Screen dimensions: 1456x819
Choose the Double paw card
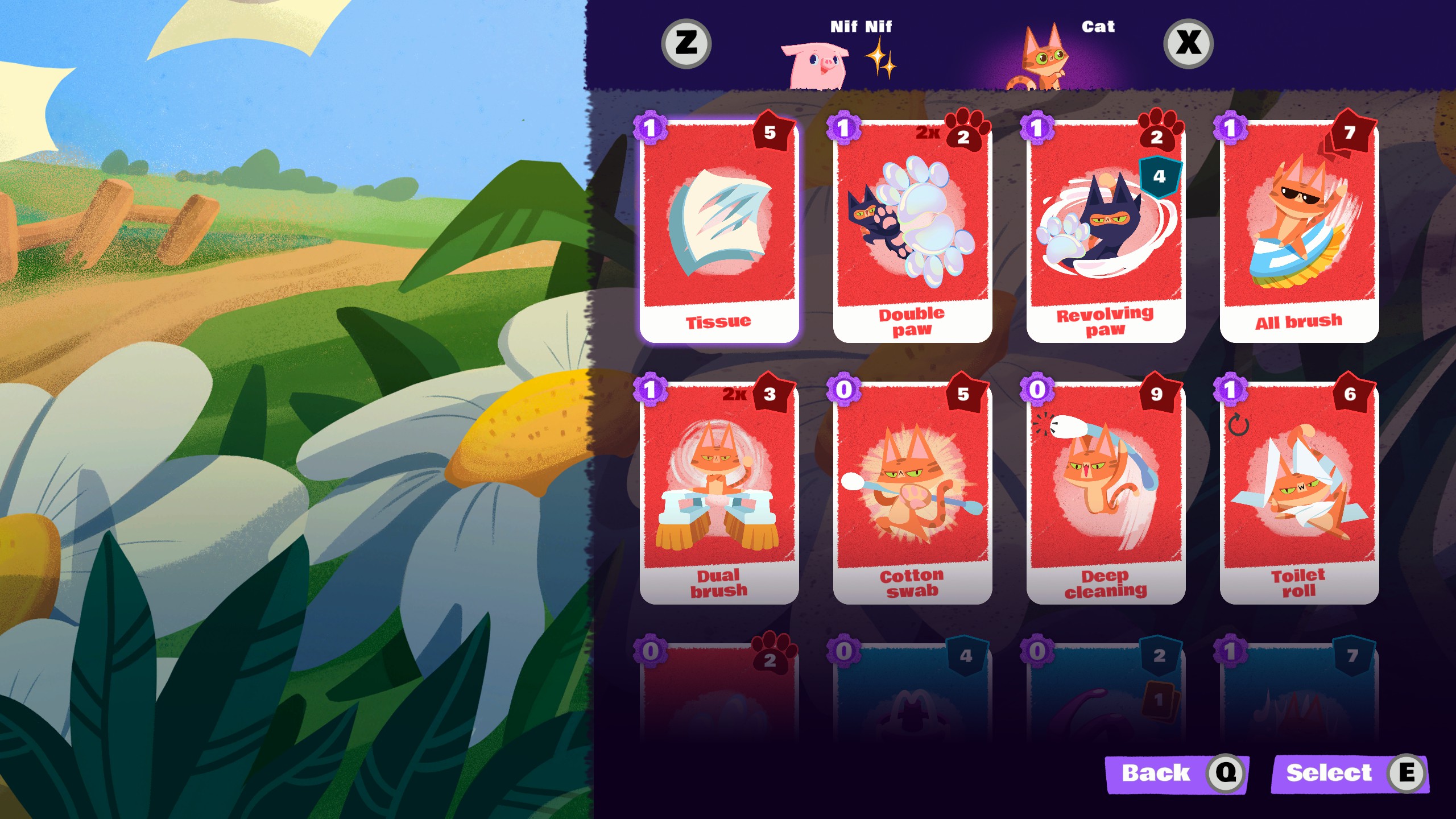[912, 233]
